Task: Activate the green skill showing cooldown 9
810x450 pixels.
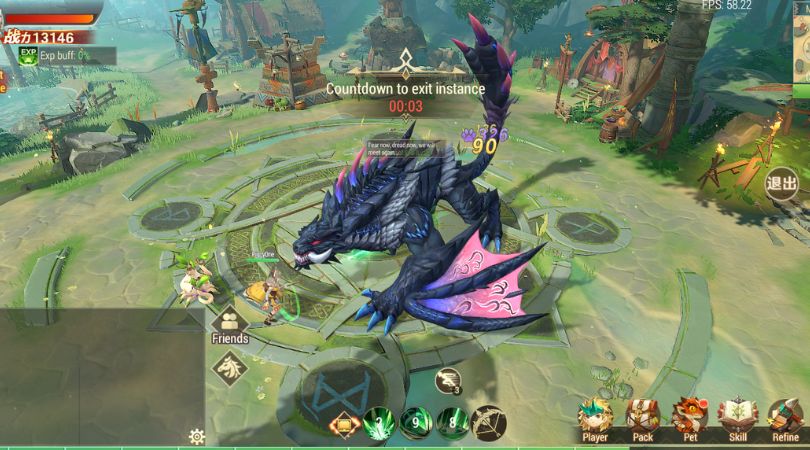Action: [x=415, y=423]
